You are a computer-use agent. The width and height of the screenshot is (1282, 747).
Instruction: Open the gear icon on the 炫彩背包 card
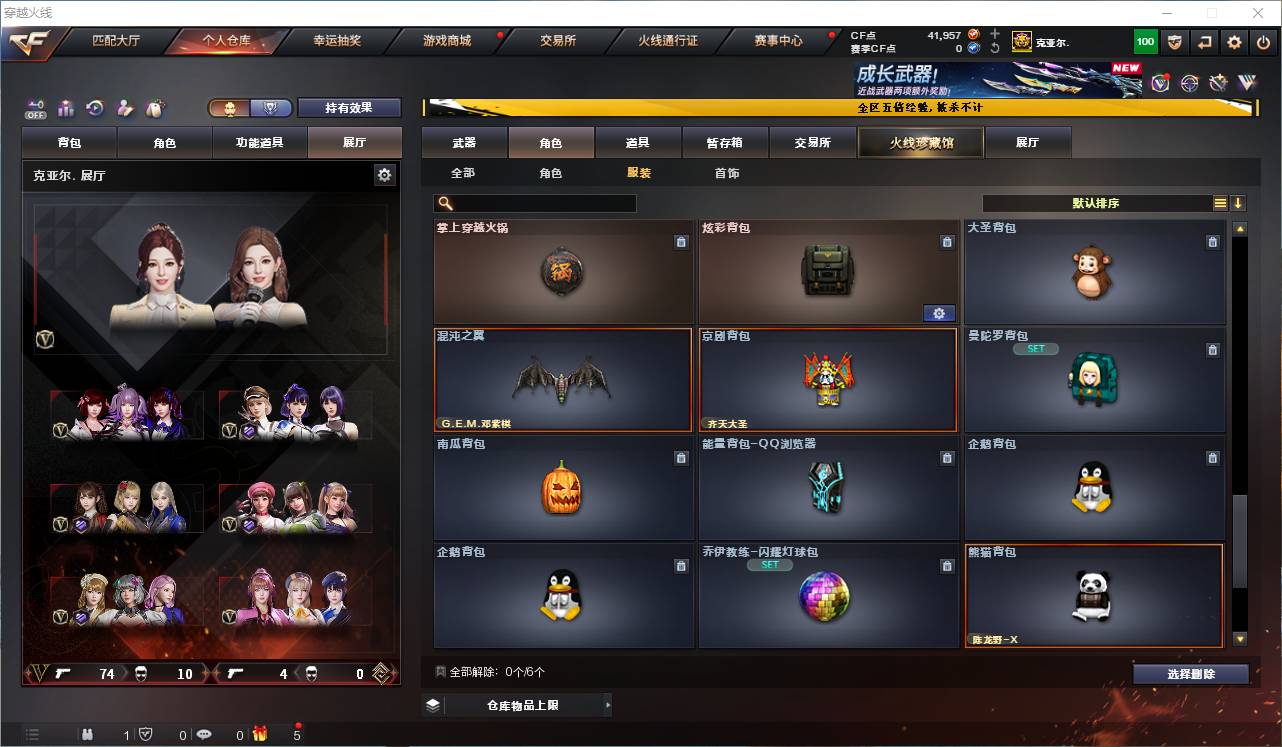click(x=938, y=313)
